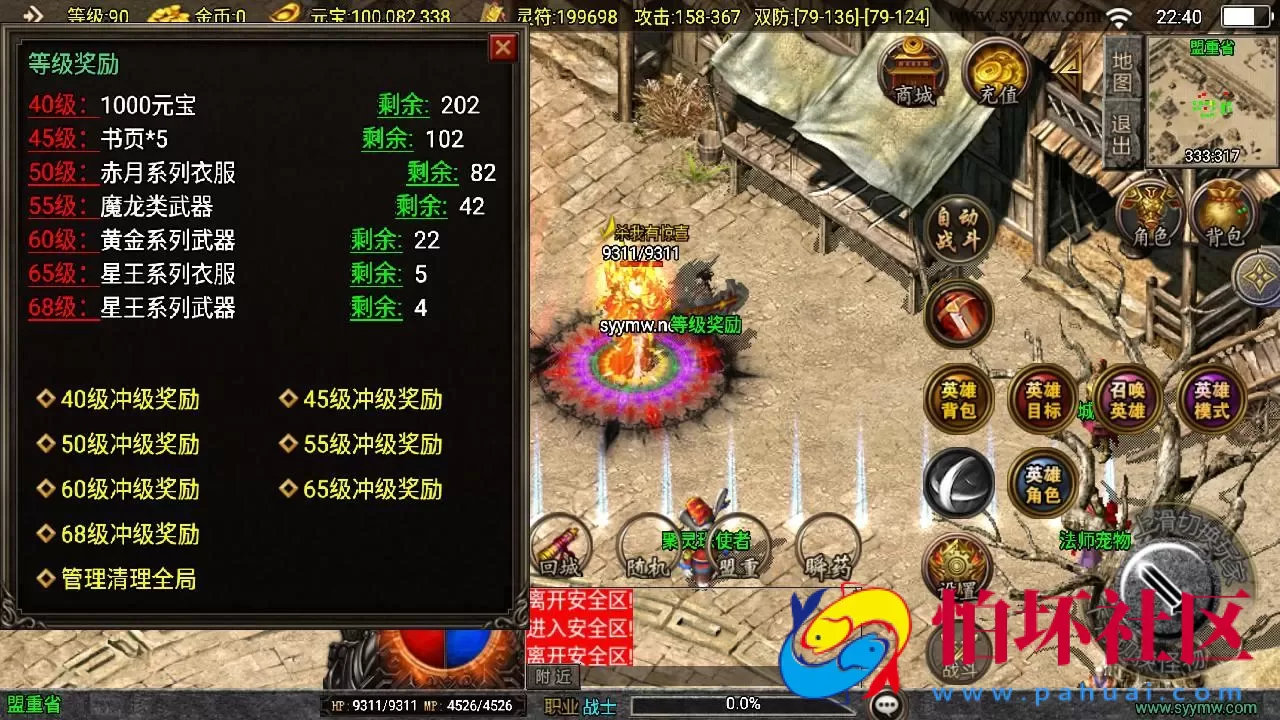Open the 英雄背包 (hero backpack) icon

coord(958,398)
